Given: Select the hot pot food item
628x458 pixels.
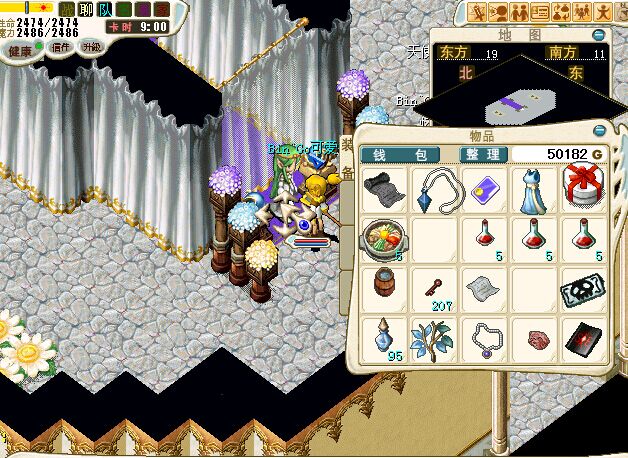Looking at the screenshot, I should pos(382,239).
